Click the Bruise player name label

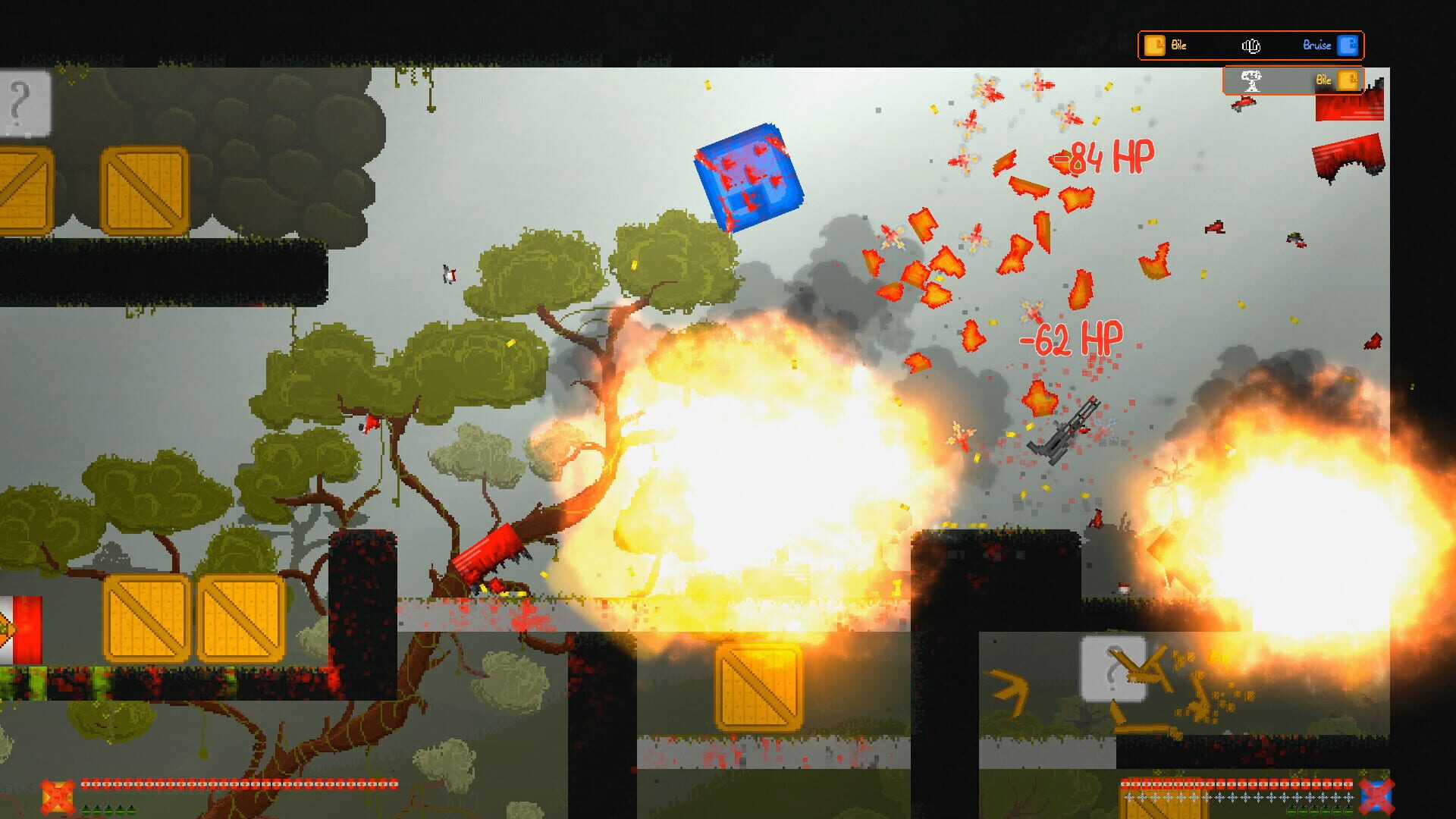[x=1316, y=45]
